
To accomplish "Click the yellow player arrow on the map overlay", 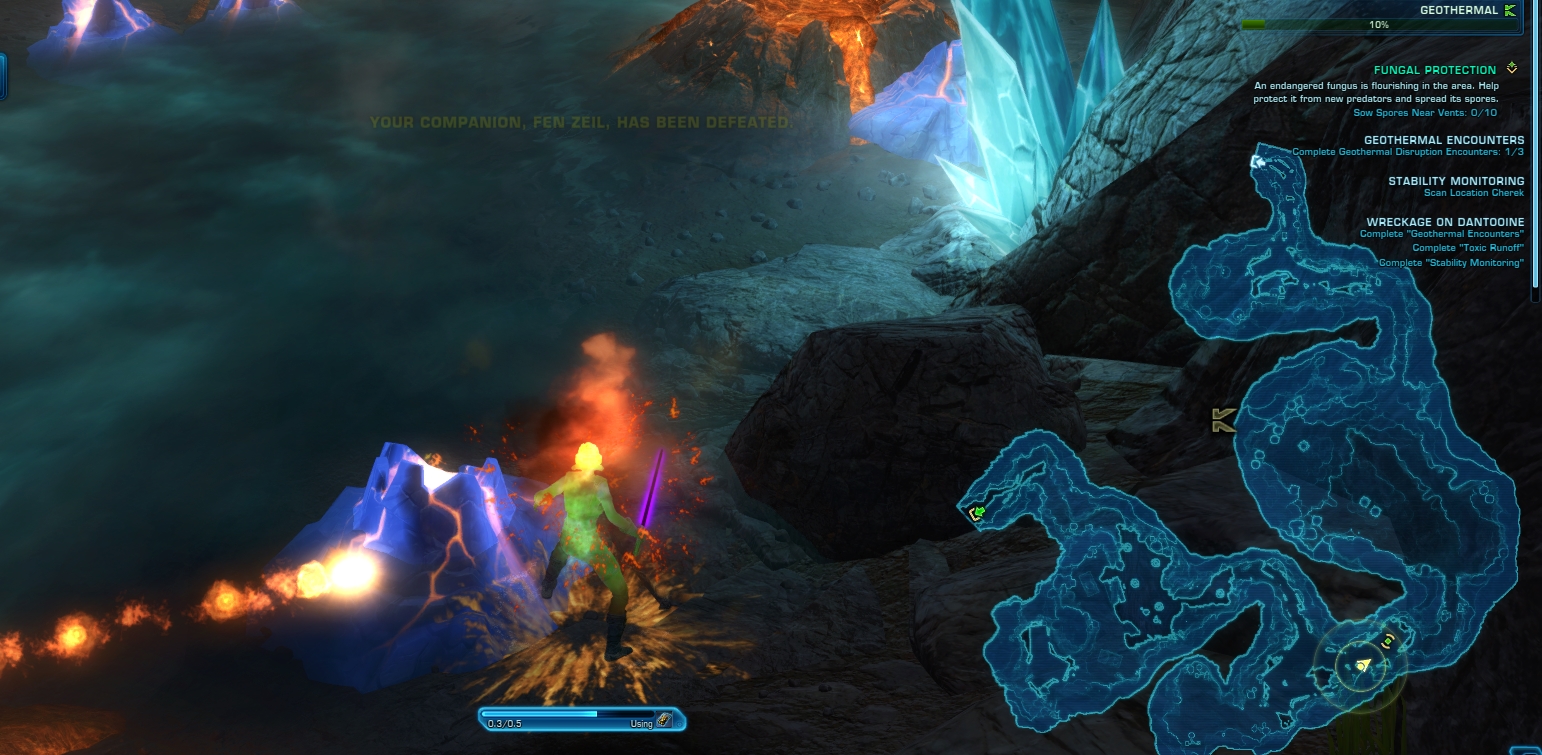I will (1361, 666).
